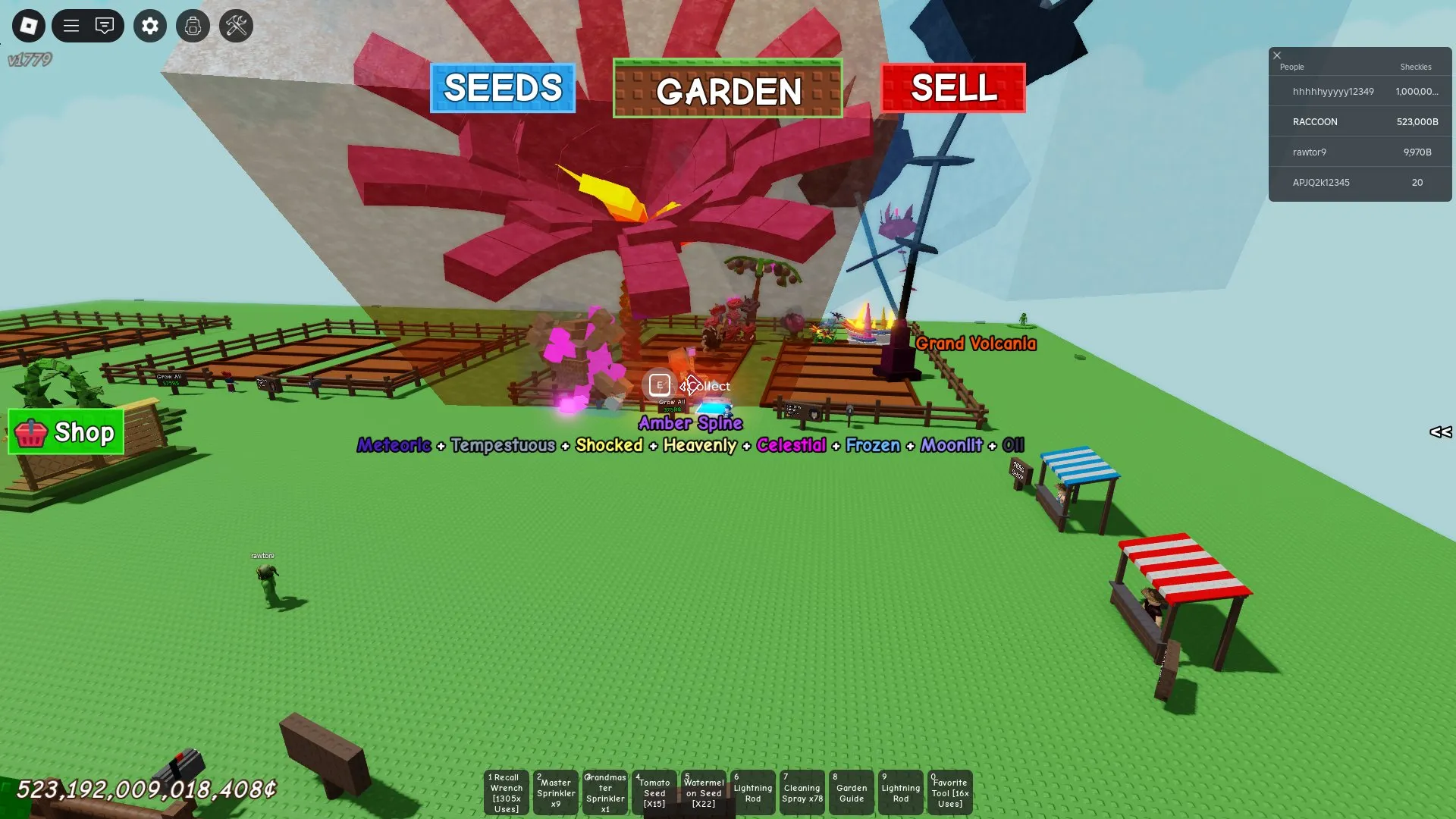Open the Shop button
This screenshot has height=819, width=1456.
point(65,433)
